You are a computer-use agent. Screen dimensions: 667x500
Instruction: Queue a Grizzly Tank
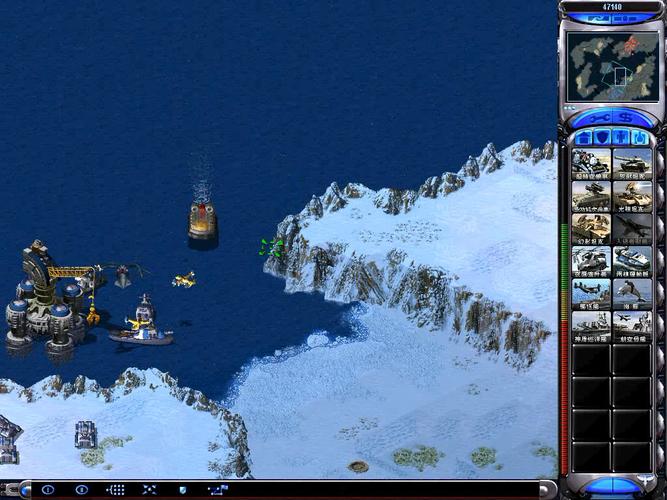(632, 163)
